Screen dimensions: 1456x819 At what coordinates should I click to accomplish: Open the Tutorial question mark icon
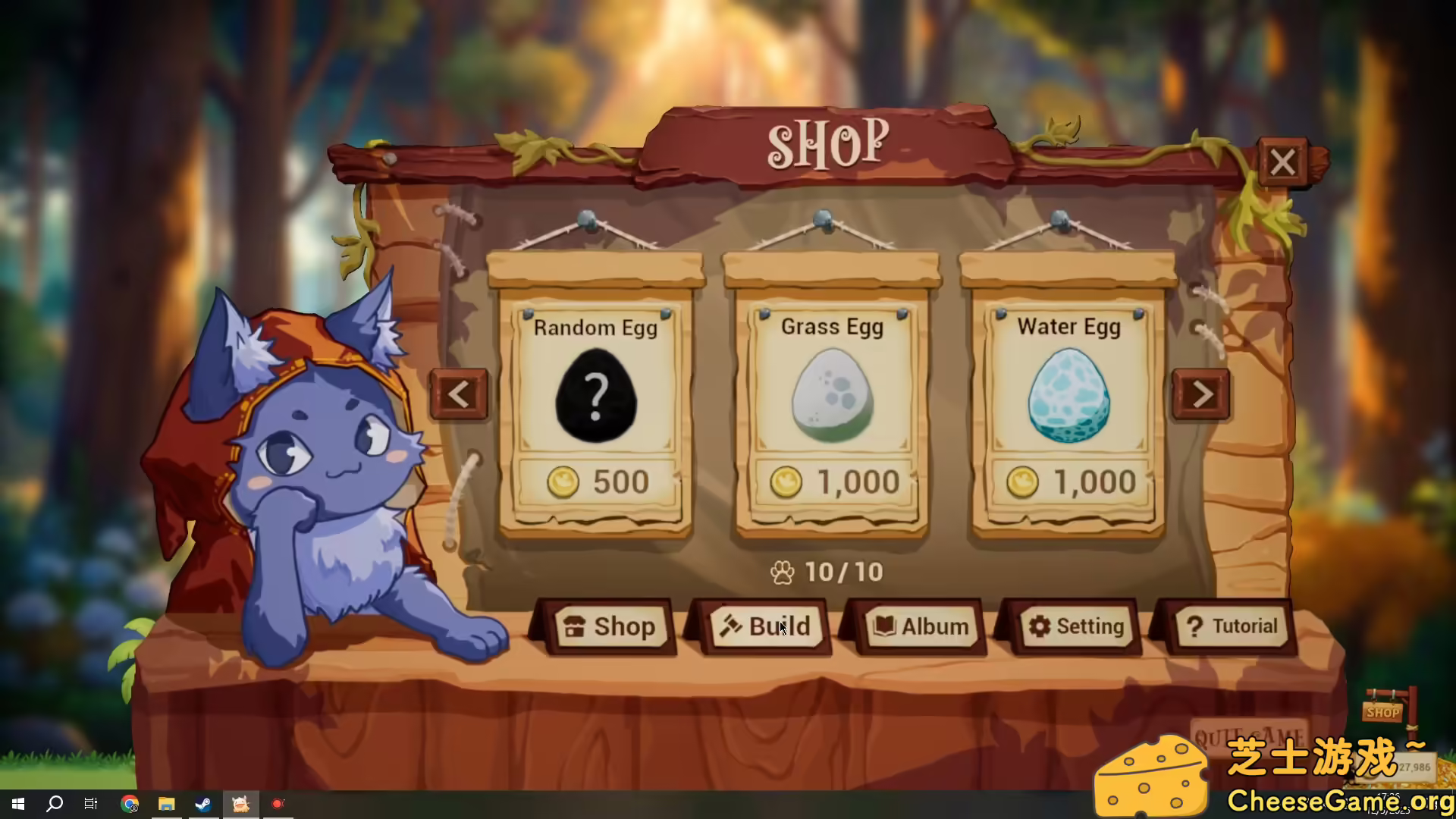[x=1196, y=625]
